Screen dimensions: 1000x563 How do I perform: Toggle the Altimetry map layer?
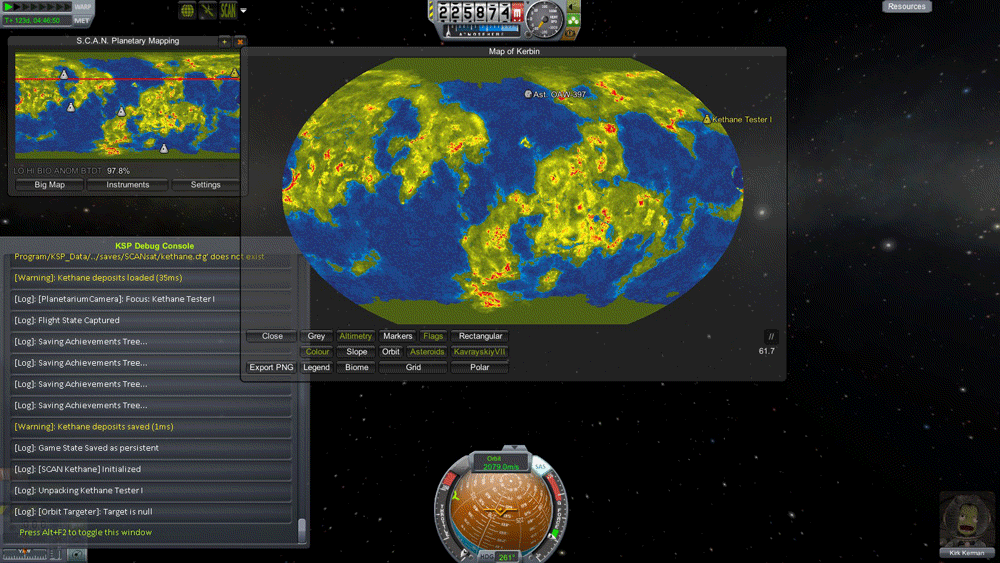[x=355, y=337]
